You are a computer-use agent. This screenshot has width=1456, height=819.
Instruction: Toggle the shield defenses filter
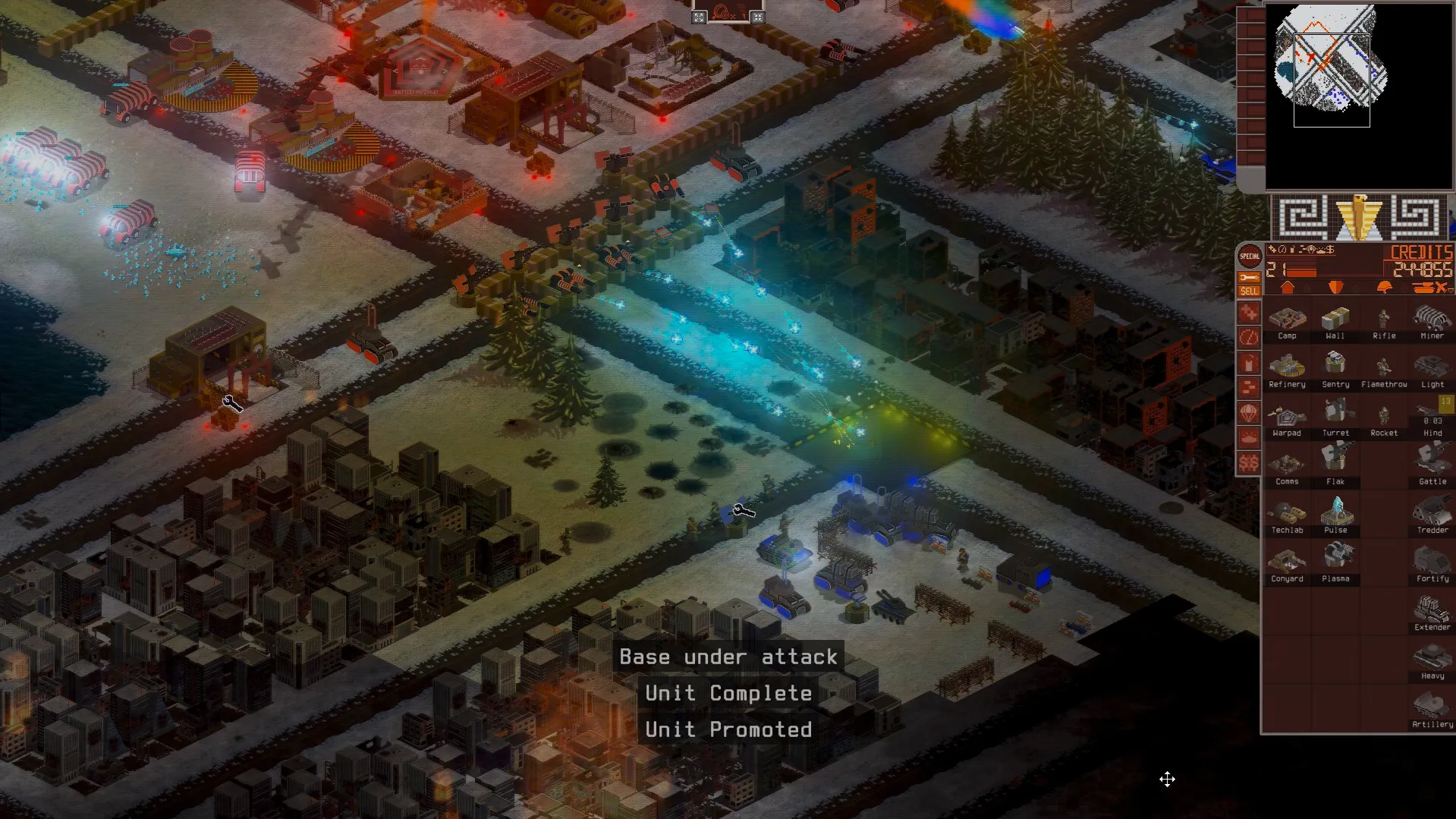click(1336, 288)
